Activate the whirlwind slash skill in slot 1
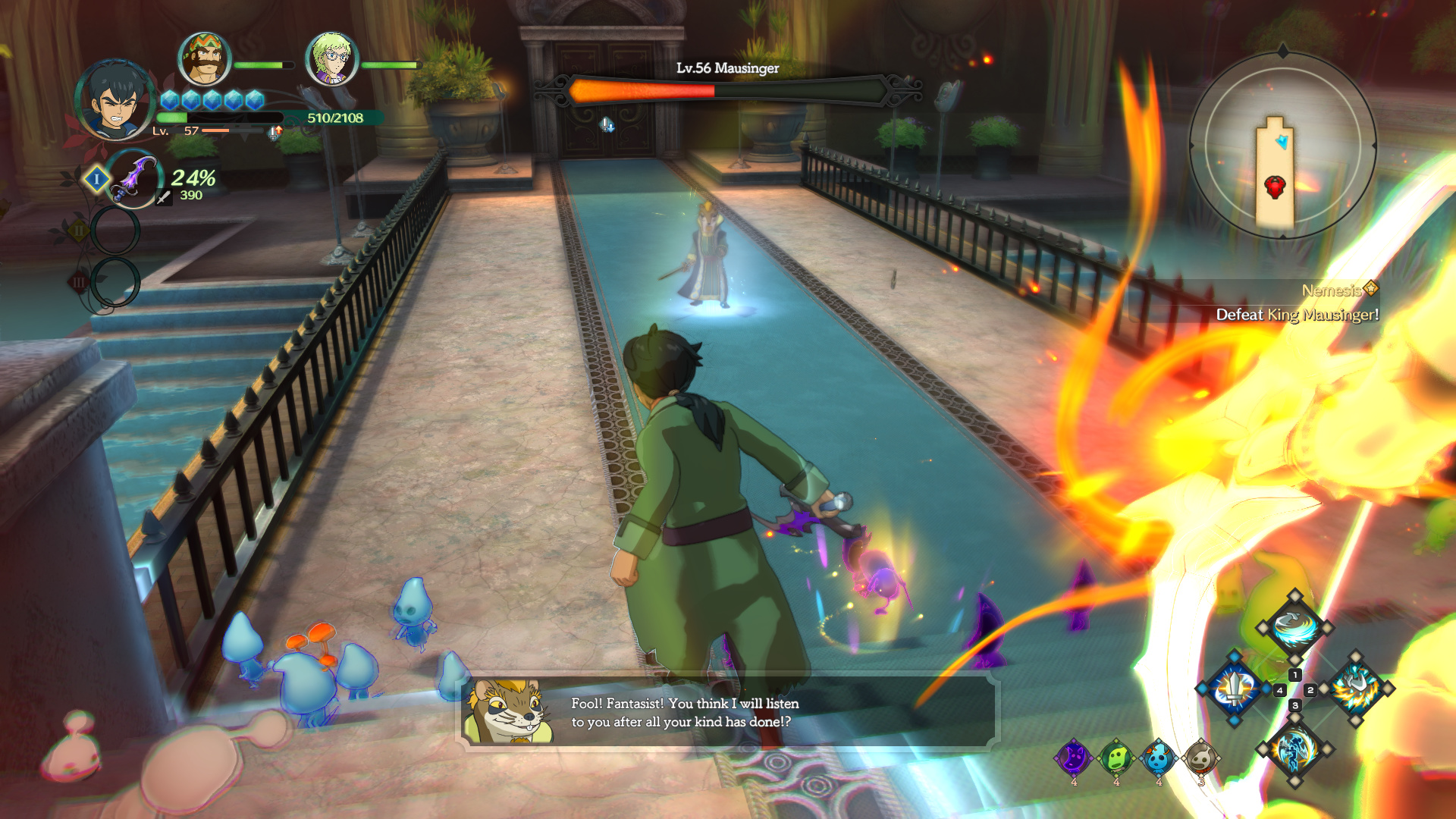Viewport: 1456px width, 819px height. pos(1294,628)
